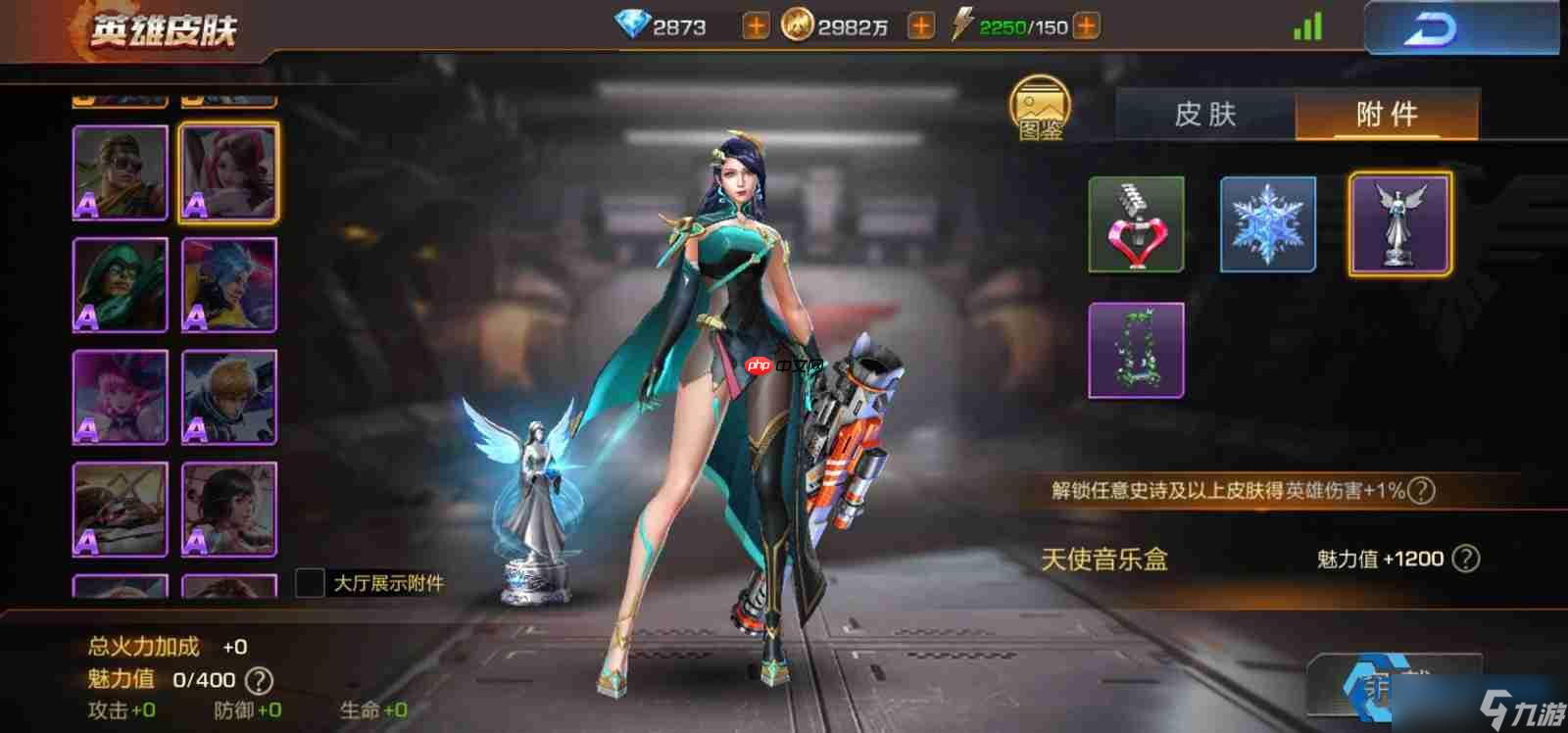1568x733 pixels.
Task: Select the angel music box accessory icon
Action: [1398, 223]
